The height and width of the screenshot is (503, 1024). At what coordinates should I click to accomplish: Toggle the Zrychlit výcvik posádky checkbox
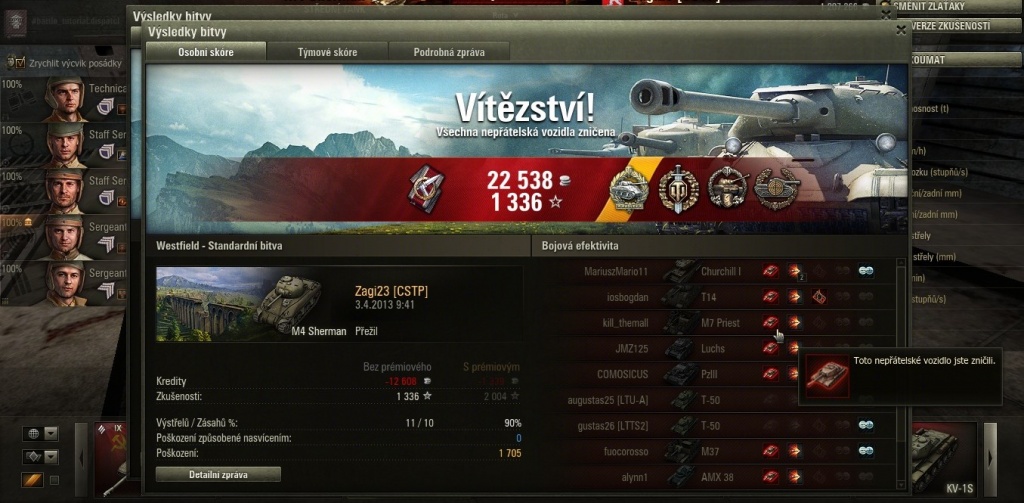tap(17, 62)
